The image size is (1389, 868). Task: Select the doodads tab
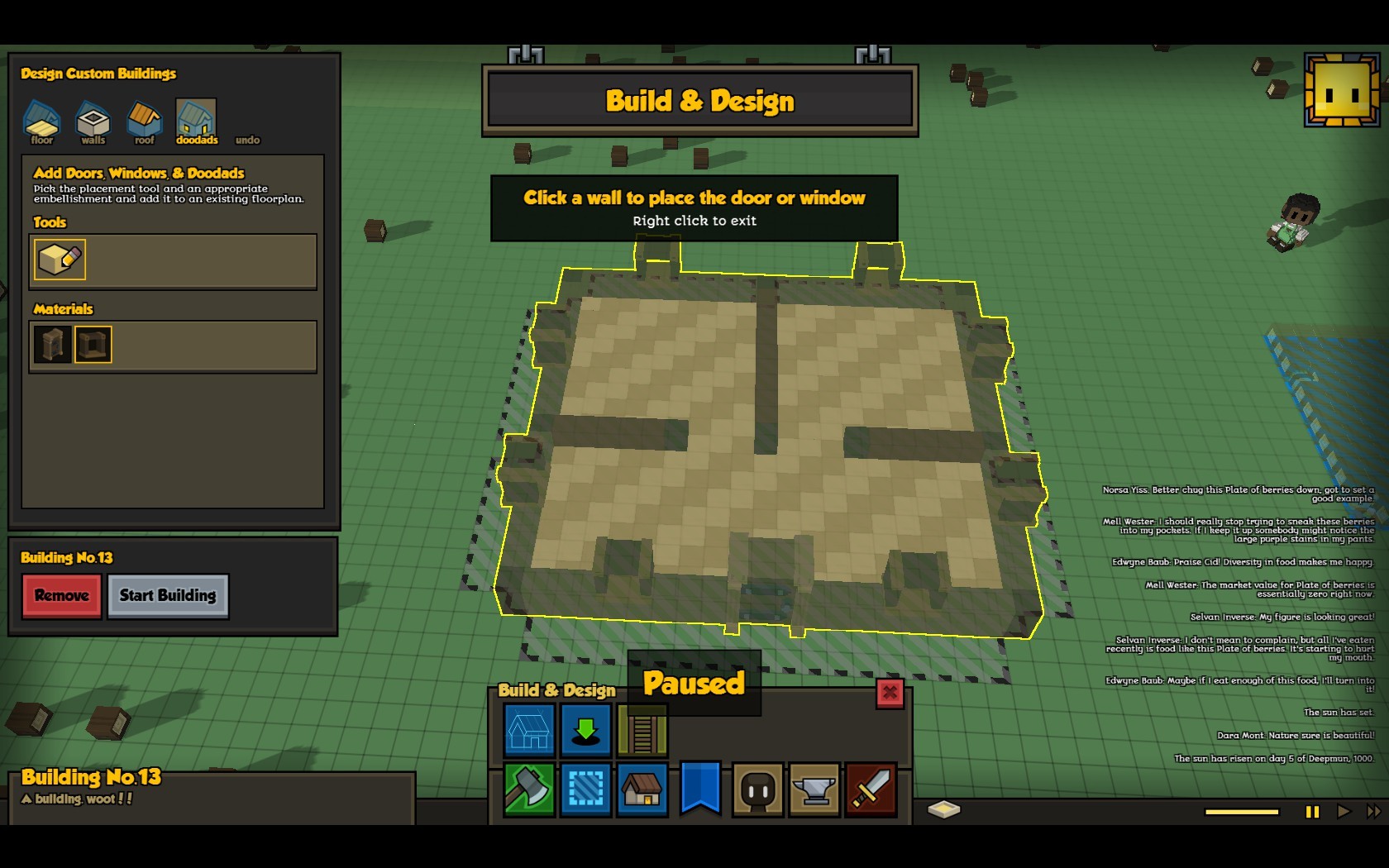(196, 122)
